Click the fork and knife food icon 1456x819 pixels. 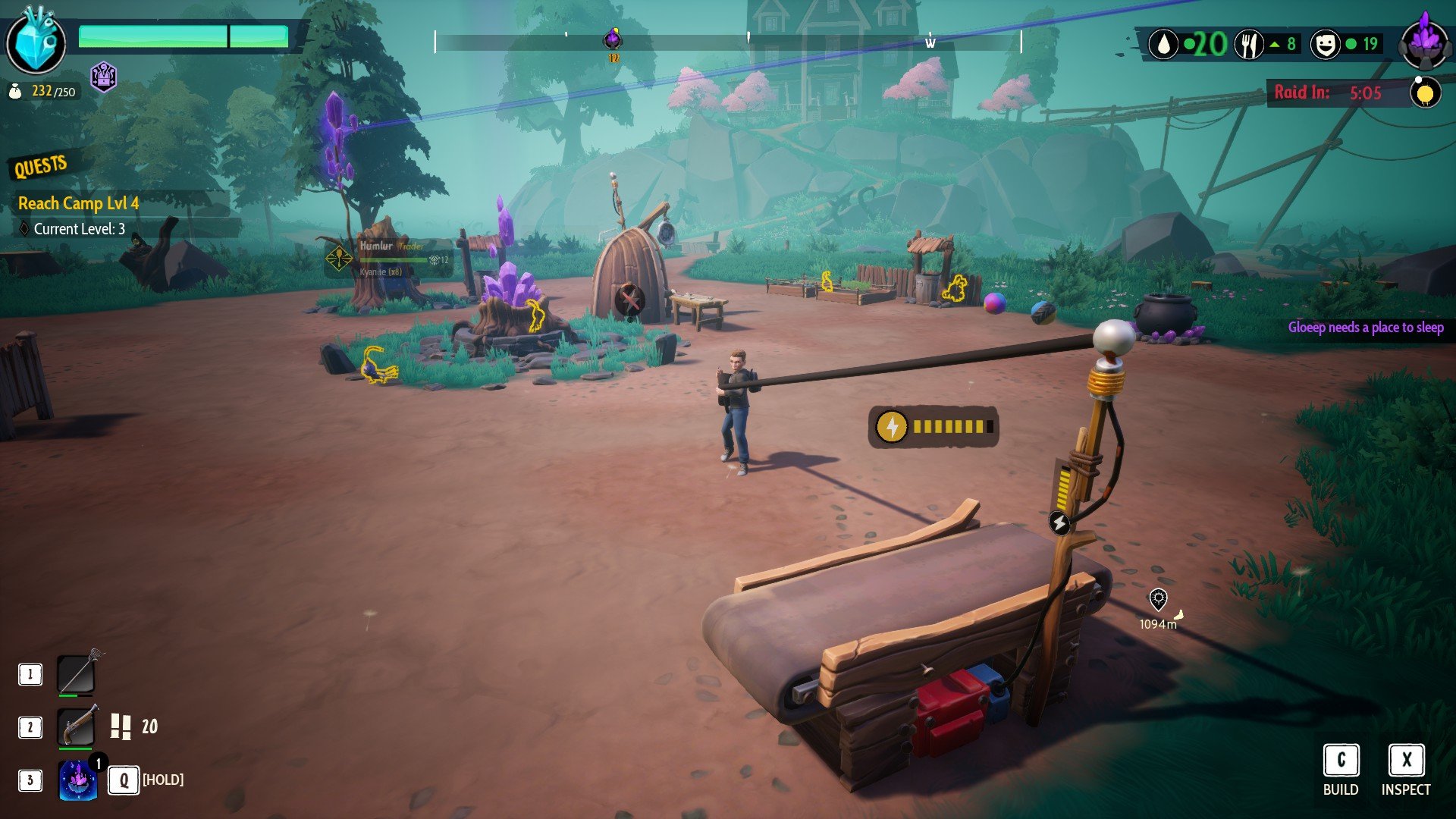point(1248,45)
